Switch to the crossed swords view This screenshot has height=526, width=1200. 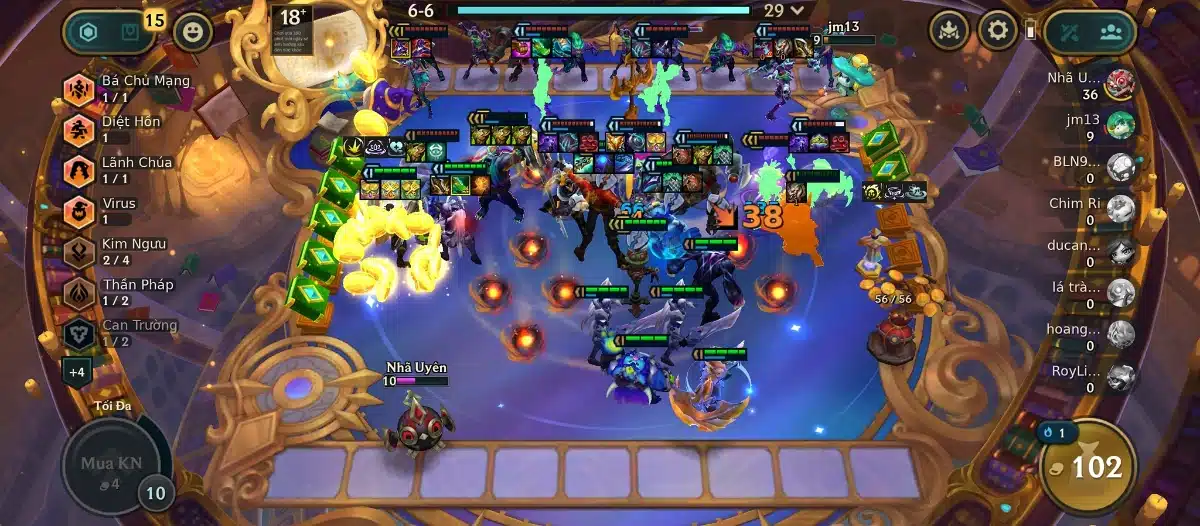1072,32
